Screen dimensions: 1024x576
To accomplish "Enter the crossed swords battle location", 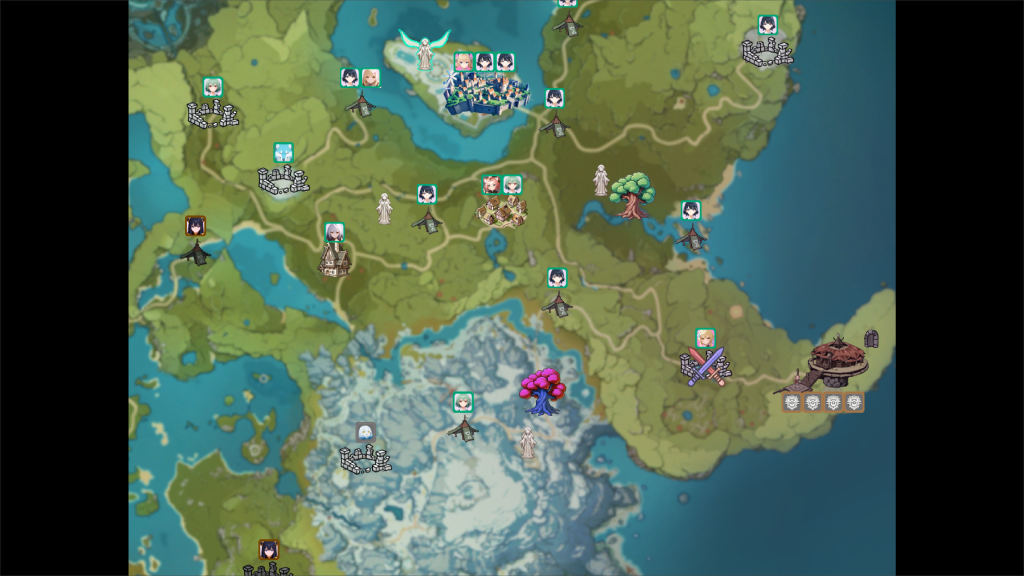I will pos(705,367).
